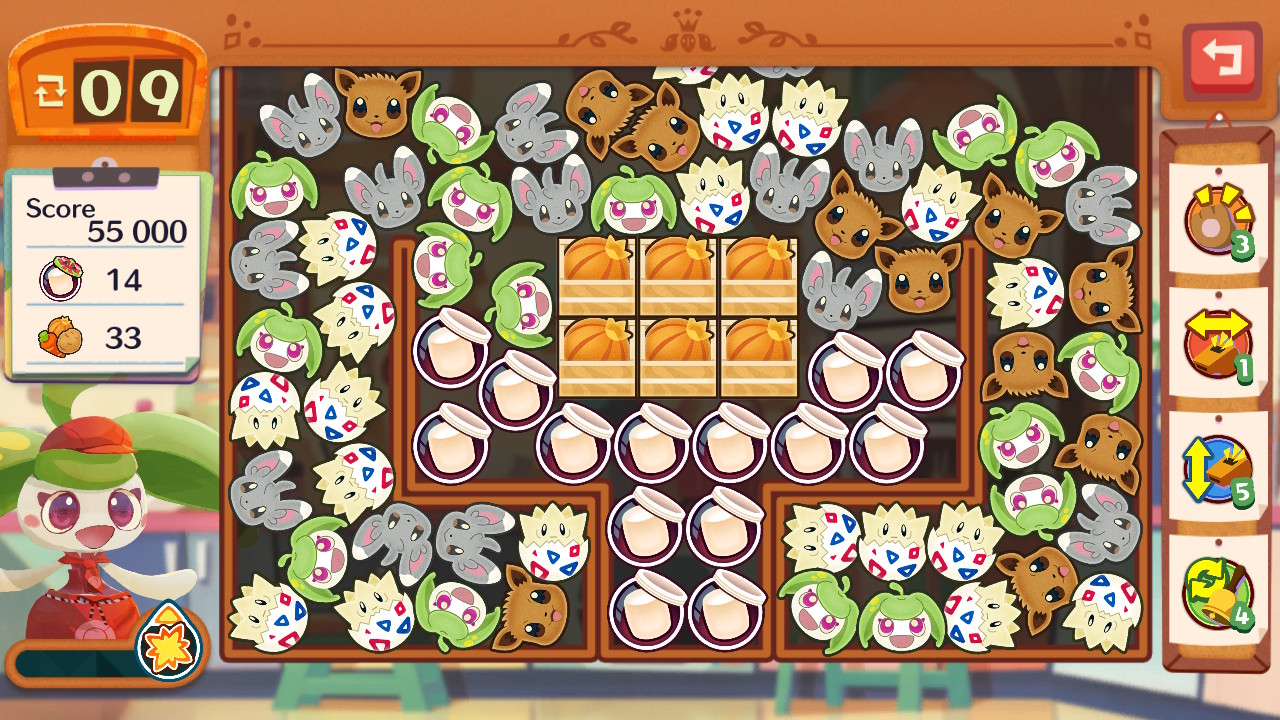Select the vertical arrow whistle item
The image size is (1280, 720).
click(1217, 466)
